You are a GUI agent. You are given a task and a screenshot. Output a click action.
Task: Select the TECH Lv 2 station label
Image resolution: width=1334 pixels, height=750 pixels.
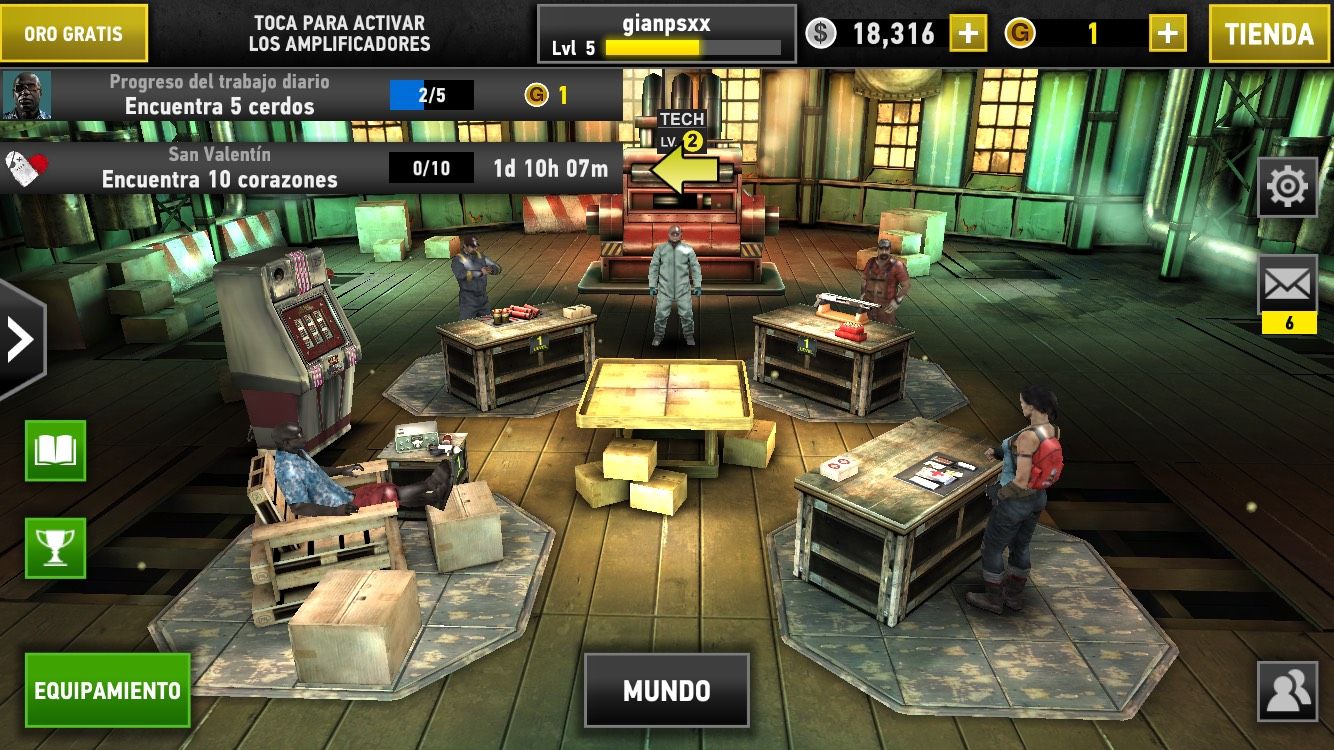(682, 130)
